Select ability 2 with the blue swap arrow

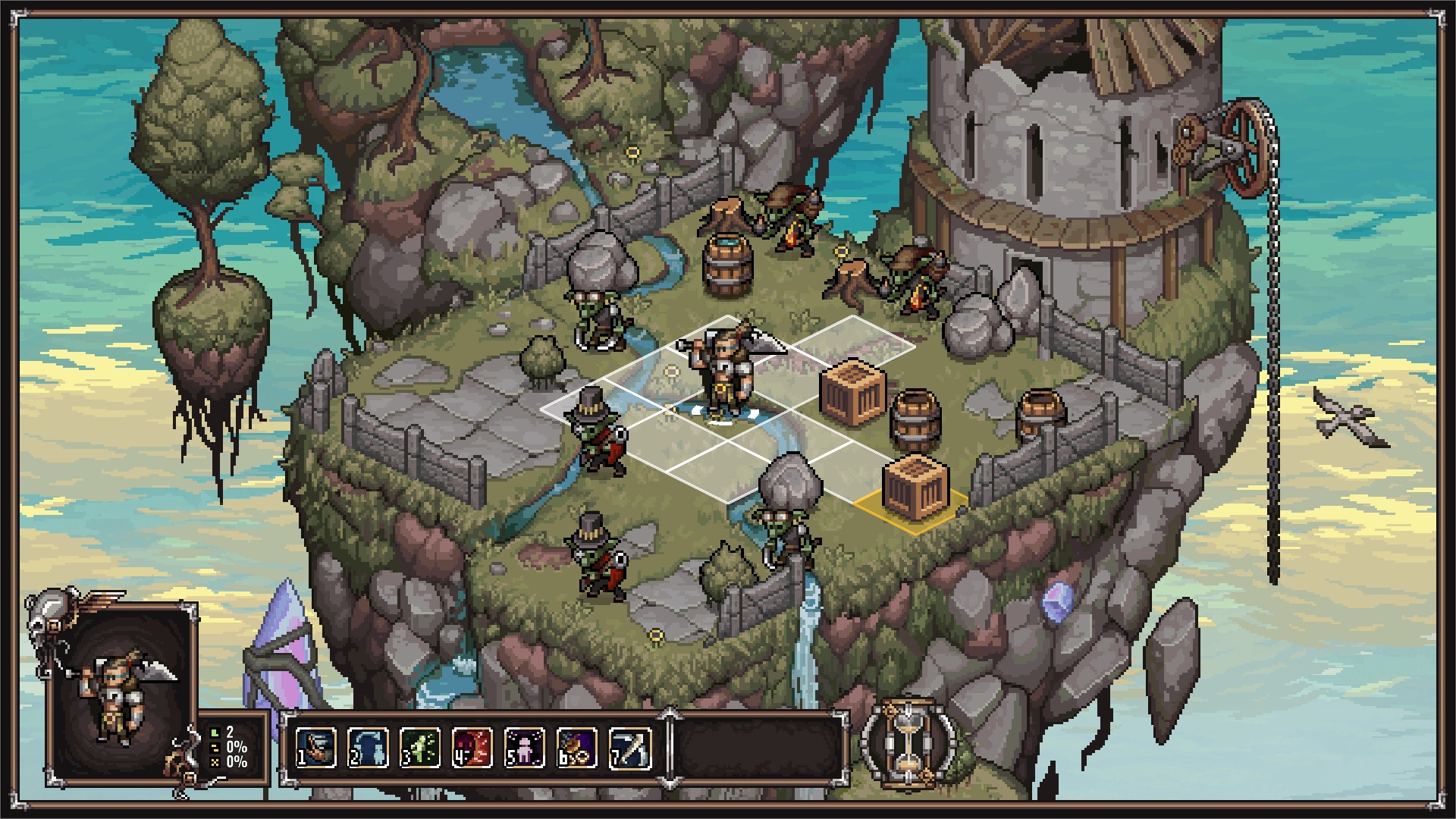point(368,748)
